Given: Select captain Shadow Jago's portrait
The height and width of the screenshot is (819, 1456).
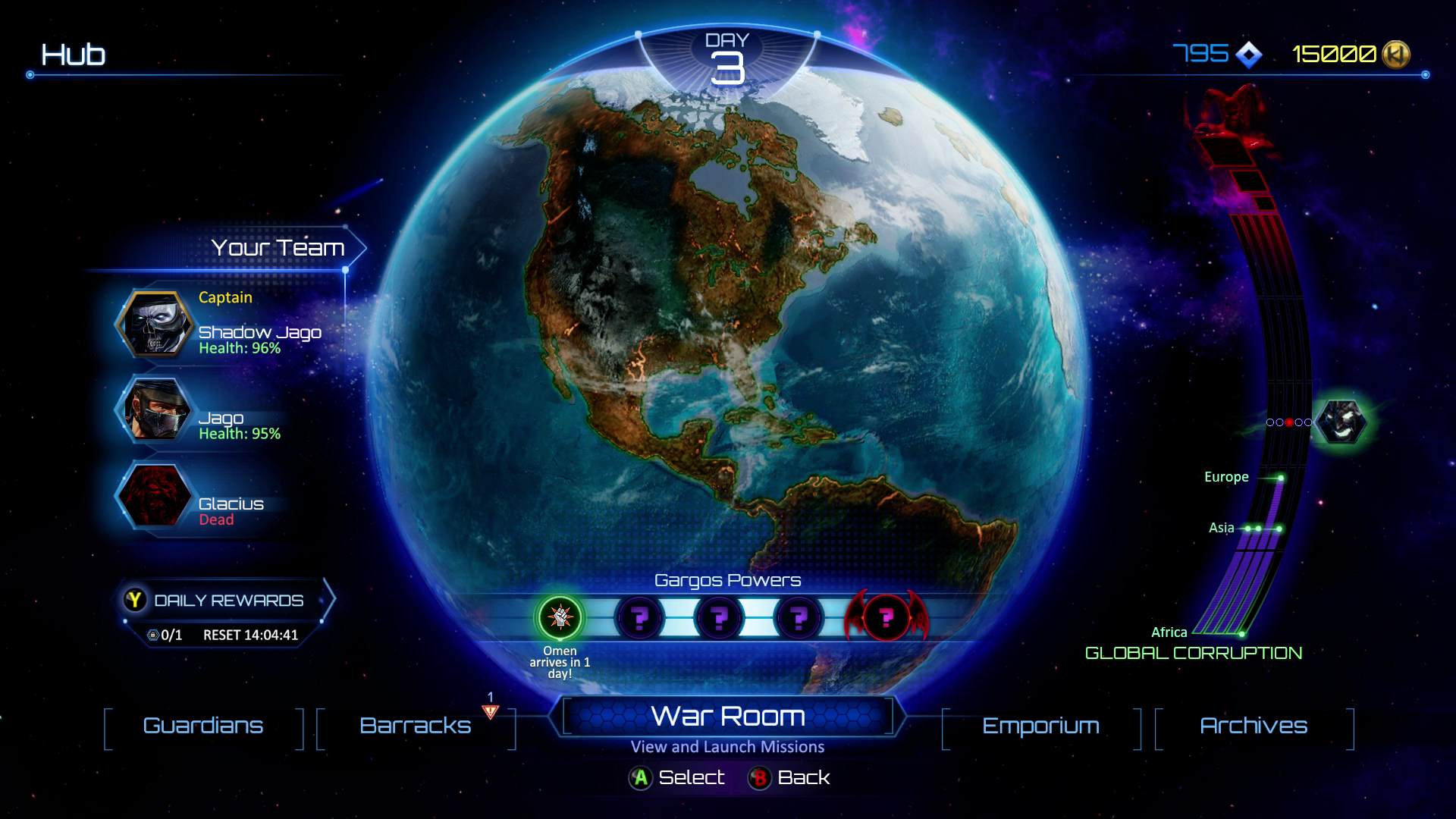Looking at the screenshot, I should click(x=157, y=325).
